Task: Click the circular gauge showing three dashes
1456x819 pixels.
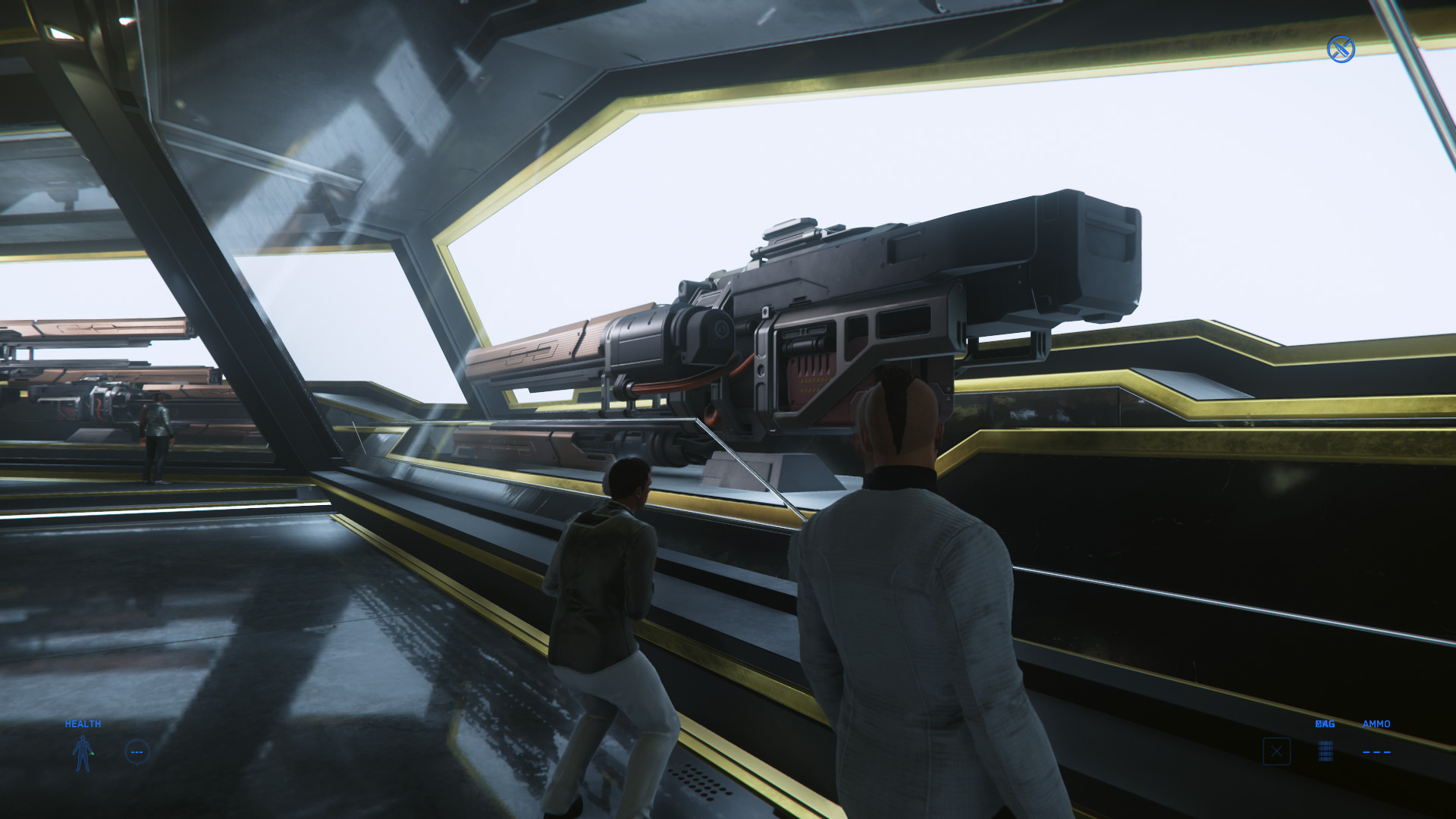Action: coord(137,752)
